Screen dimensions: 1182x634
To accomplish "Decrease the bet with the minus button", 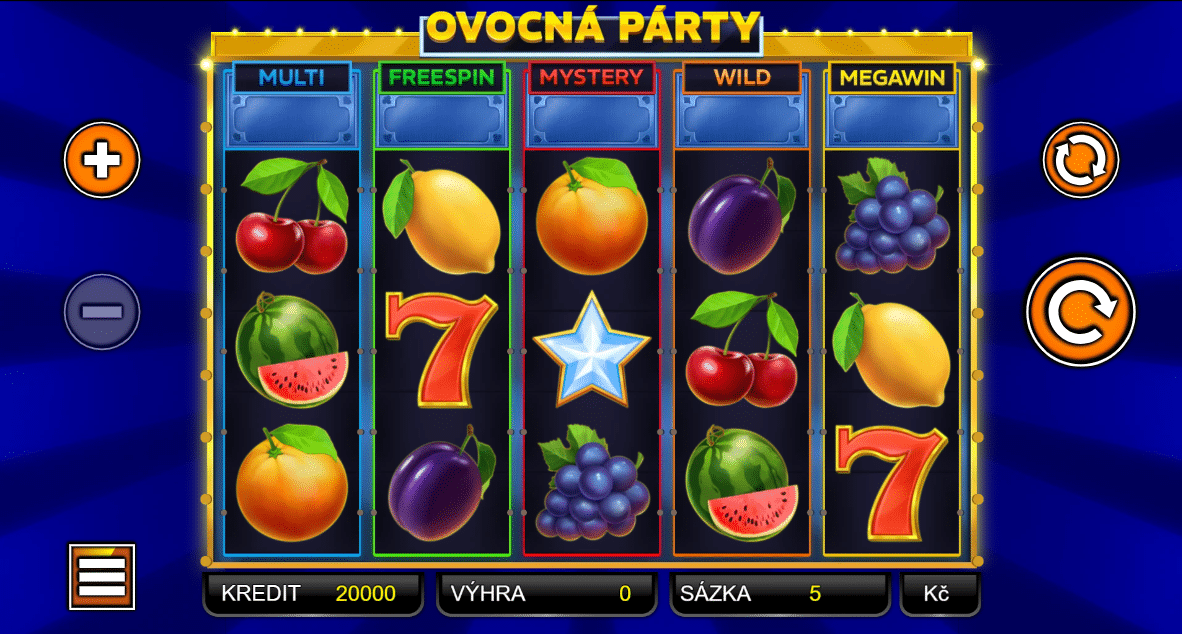I will (x=102, y=312).
